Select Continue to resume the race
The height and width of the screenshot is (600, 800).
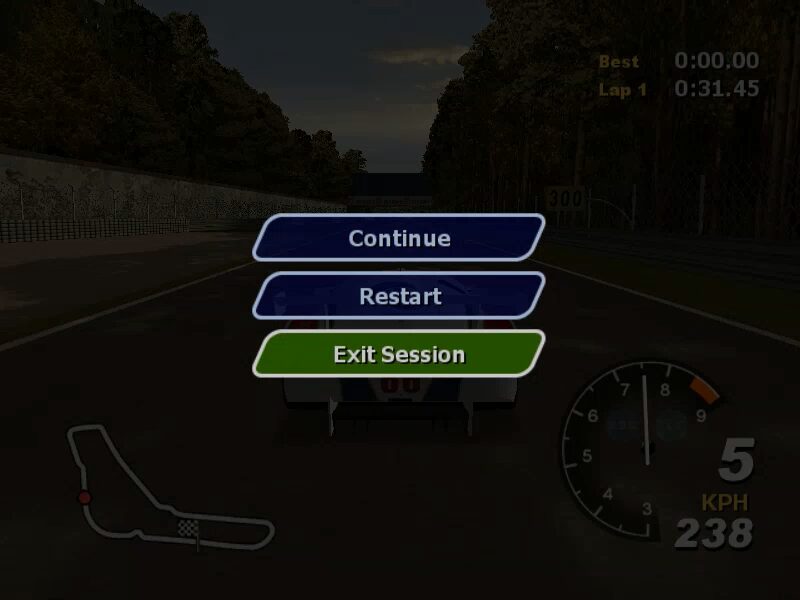pos(399,238)
